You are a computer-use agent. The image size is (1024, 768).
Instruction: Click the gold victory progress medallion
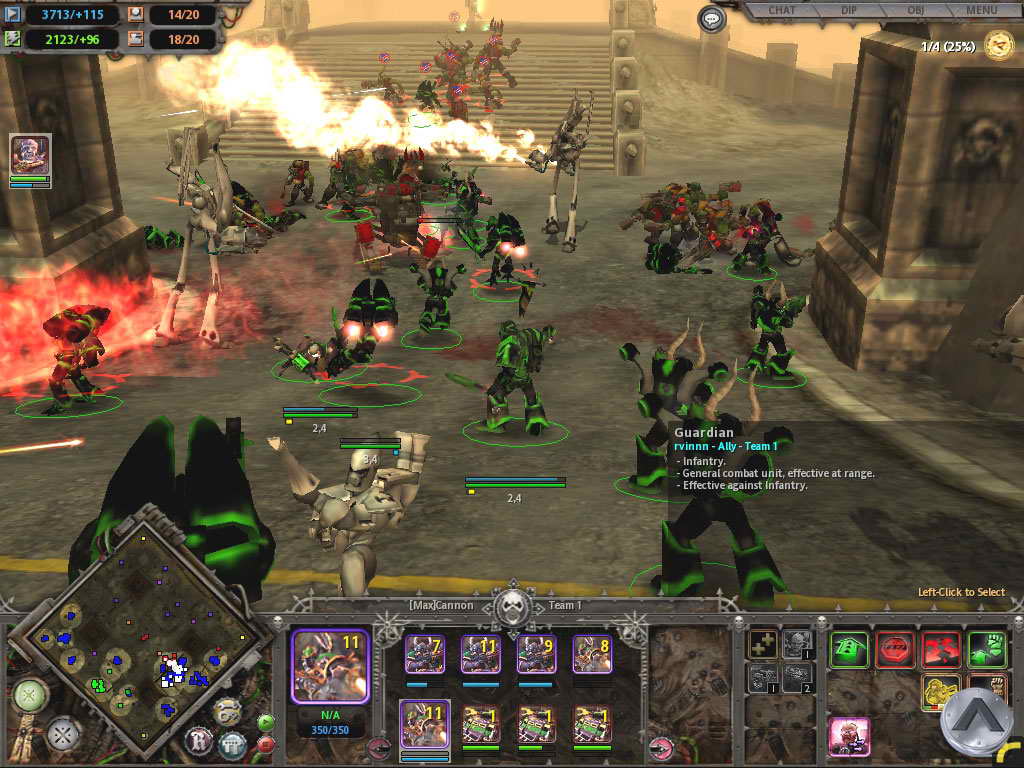997,45
